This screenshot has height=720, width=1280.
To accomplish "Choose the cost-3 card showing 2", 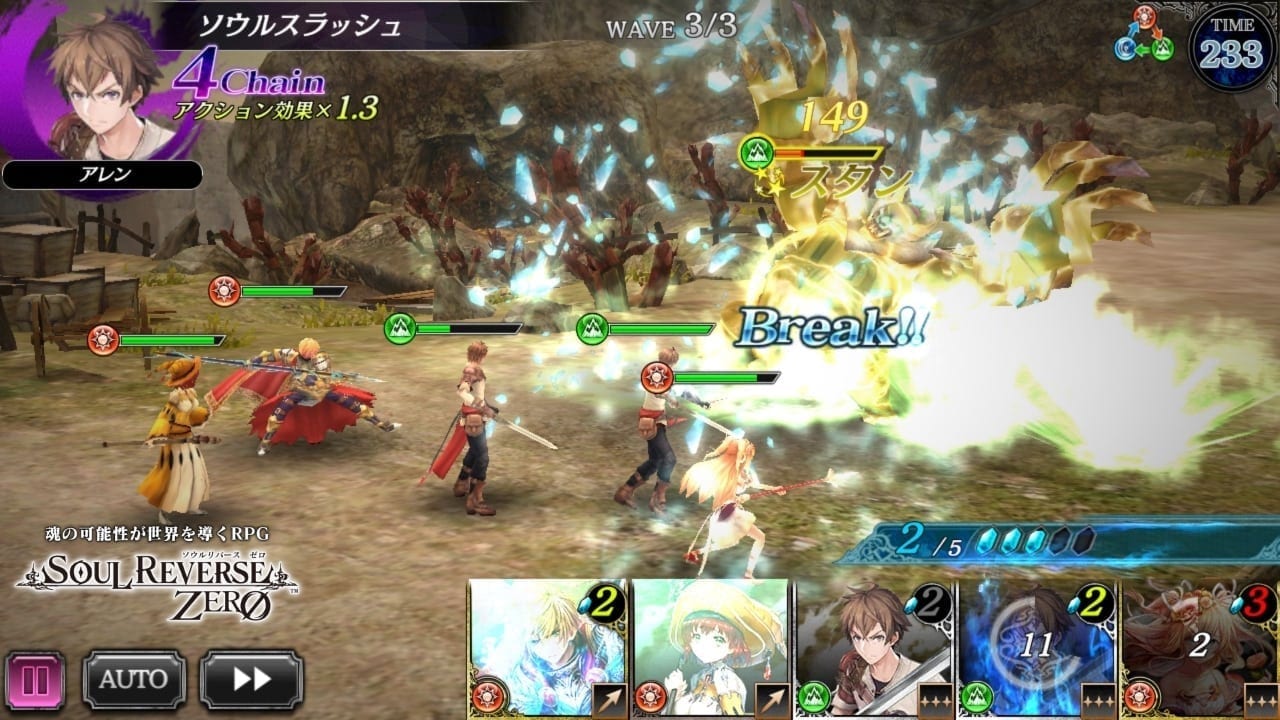I will pyautogui.click(x=1200, y=650).
